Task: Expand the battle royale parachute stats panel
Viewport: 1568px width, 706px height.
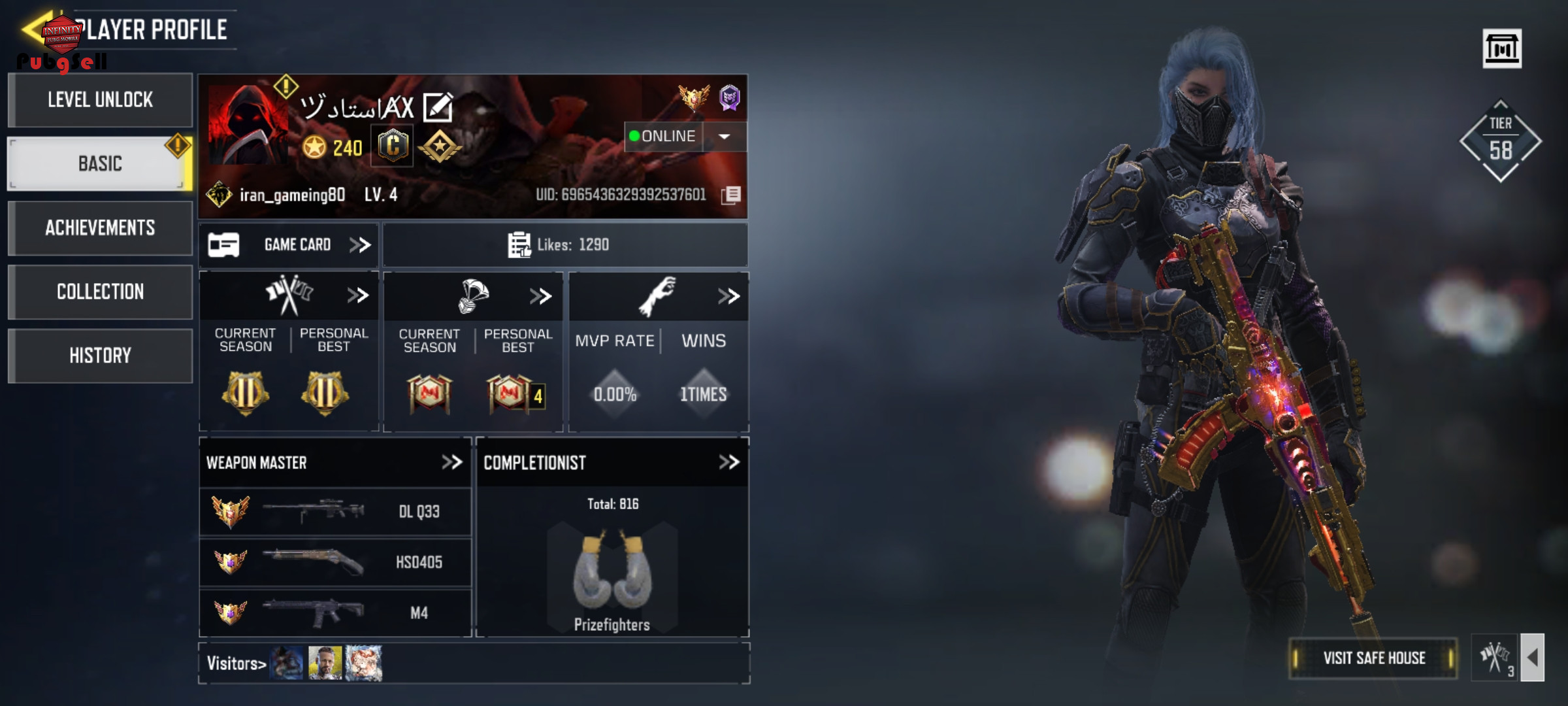Action: [x=540, y=296]
